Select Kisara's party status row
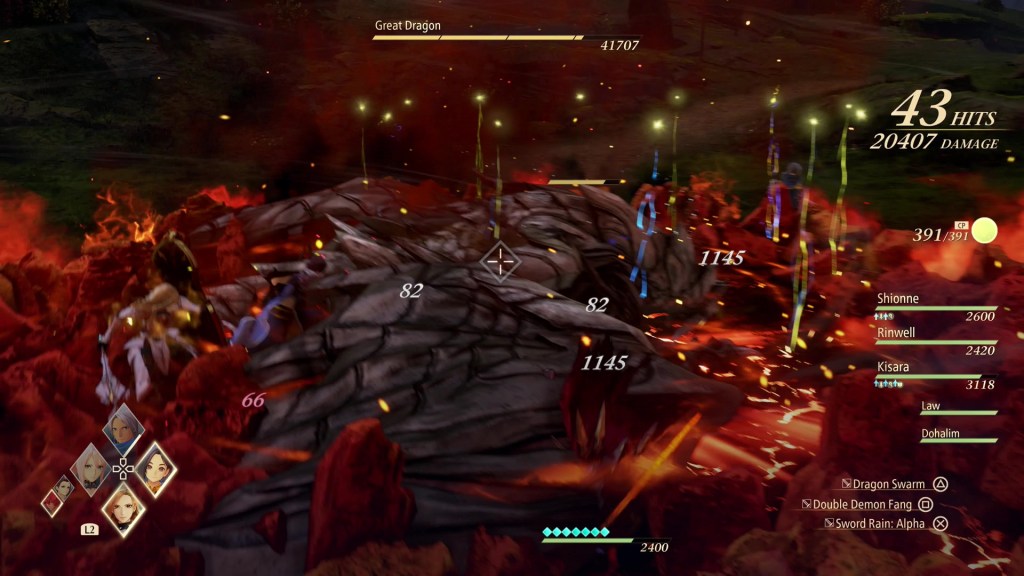The image size is (1024, 576). click(934, 376)
